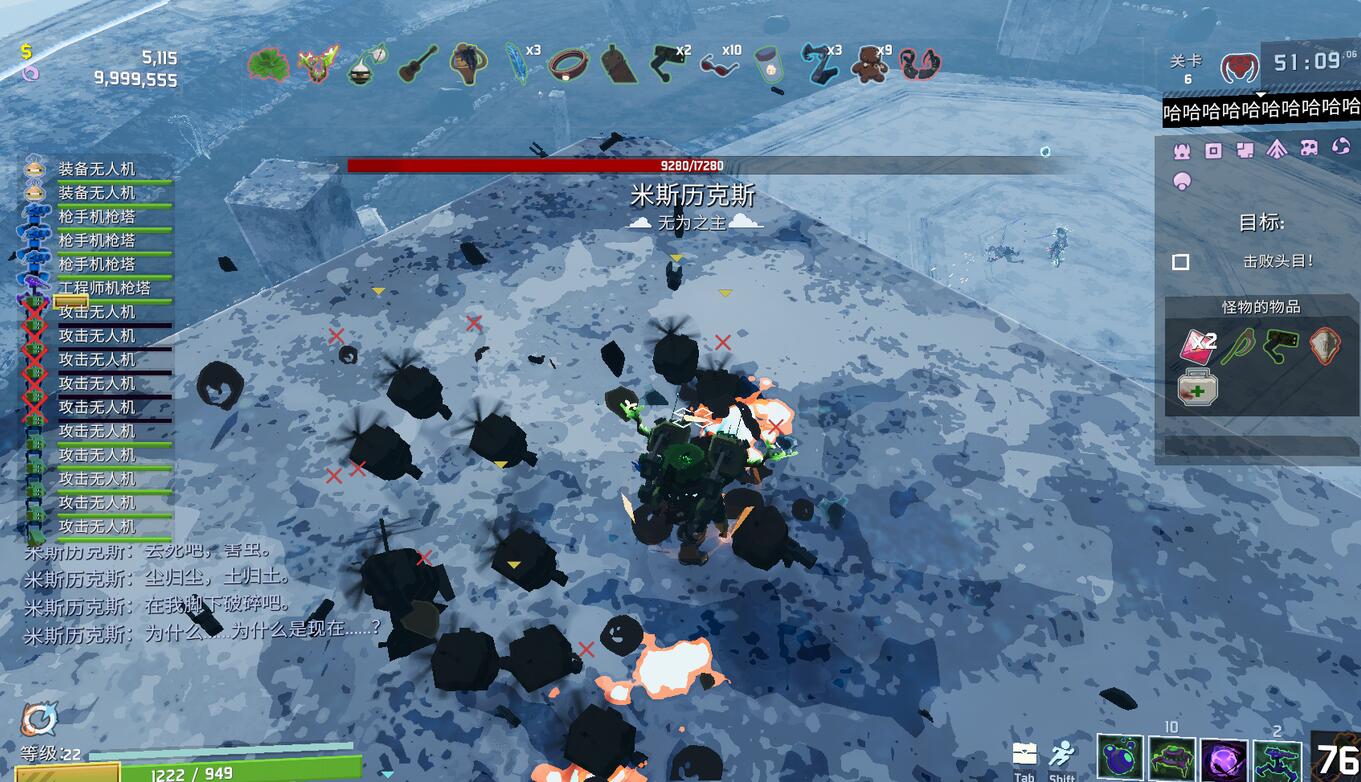
Task: Inspect the monster's medkit item
Action: 1197,386
